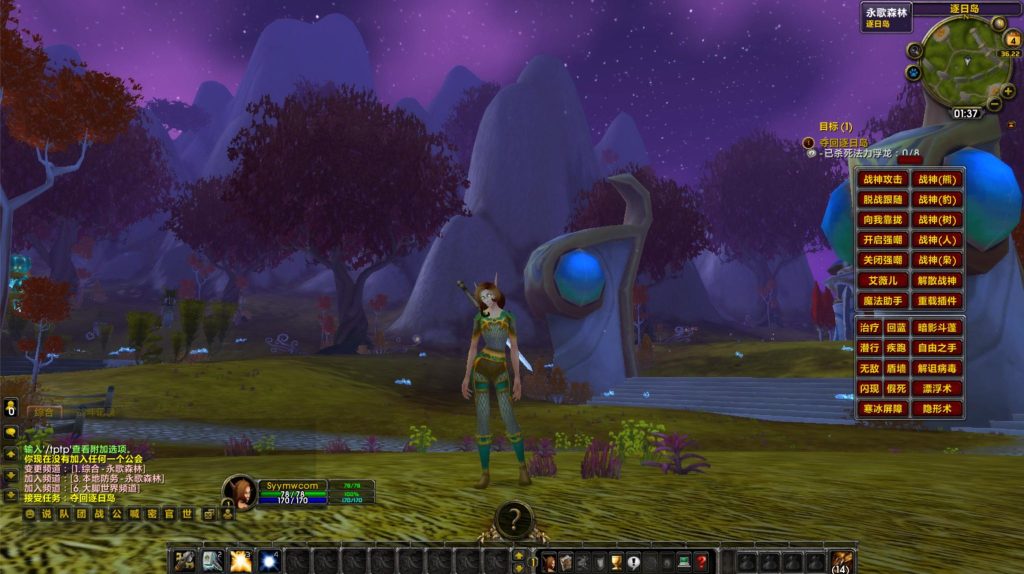Image resolution: width=1024 pixels, height=574 pixels.
Task: Trigger the 治疗 heal button
Action: pos(869,328)
